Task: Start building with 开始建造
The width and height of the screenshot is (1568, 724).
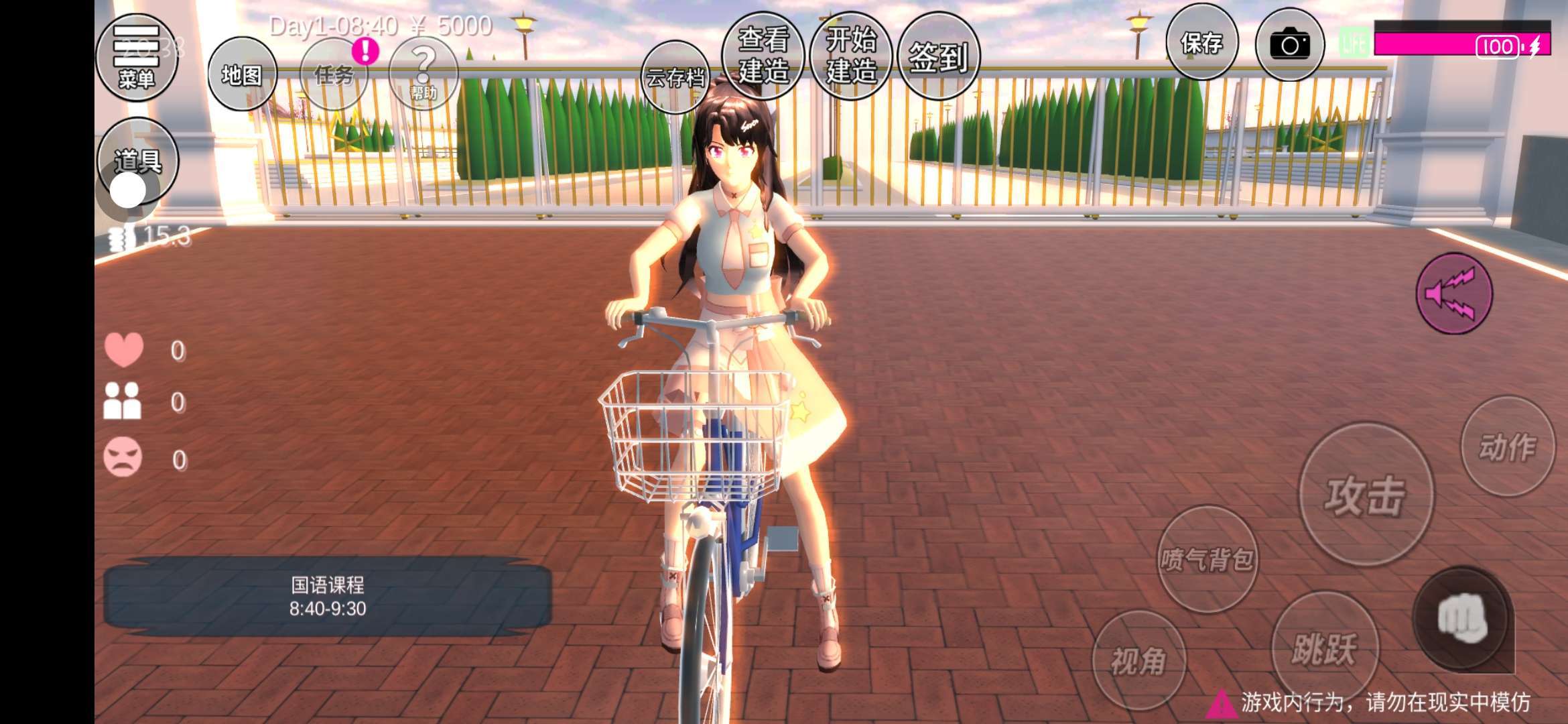Action: click(850, 55)
